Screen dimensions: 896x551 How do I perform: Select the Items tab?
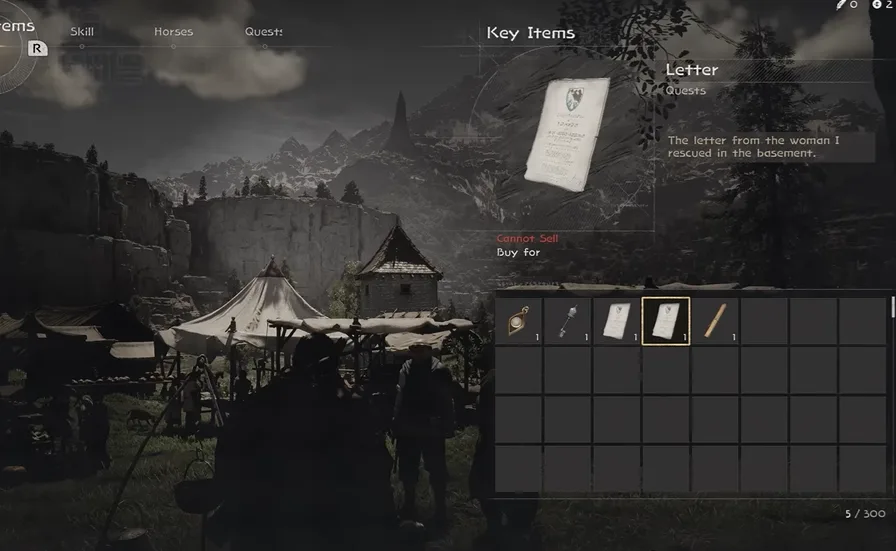tap(18, 26)
